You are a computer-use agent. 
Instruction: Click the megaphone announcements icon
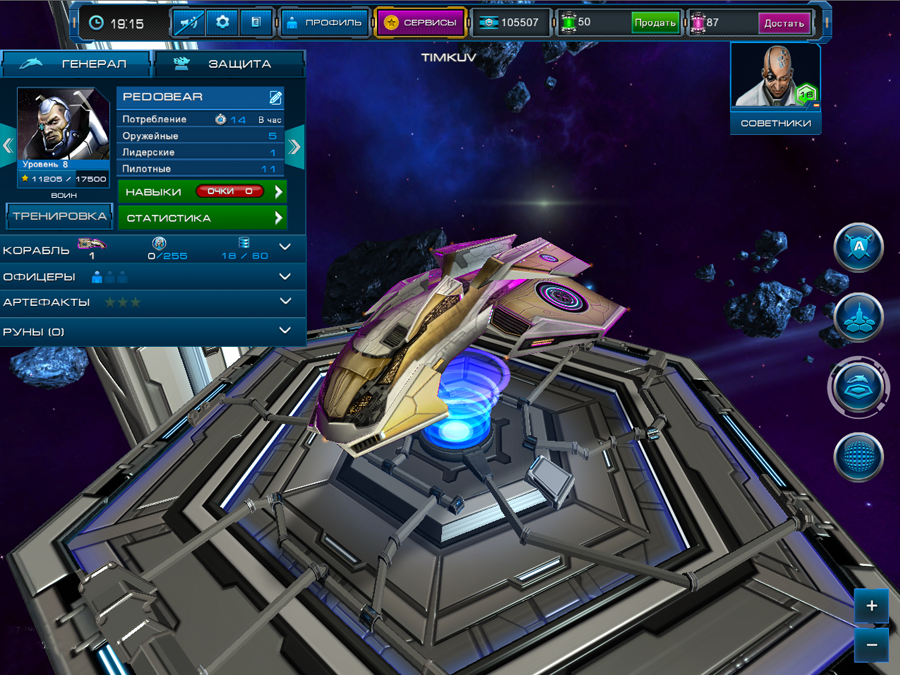(x=189, y=22)
